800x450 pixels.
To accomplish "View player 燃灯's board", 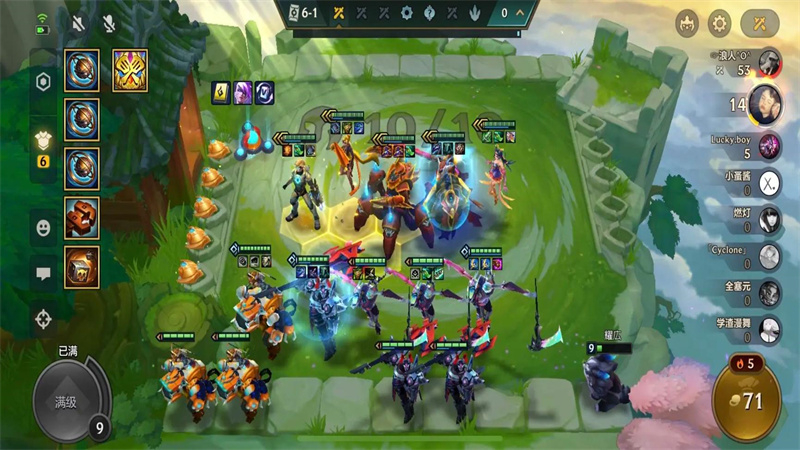I will tap(769, 219).
